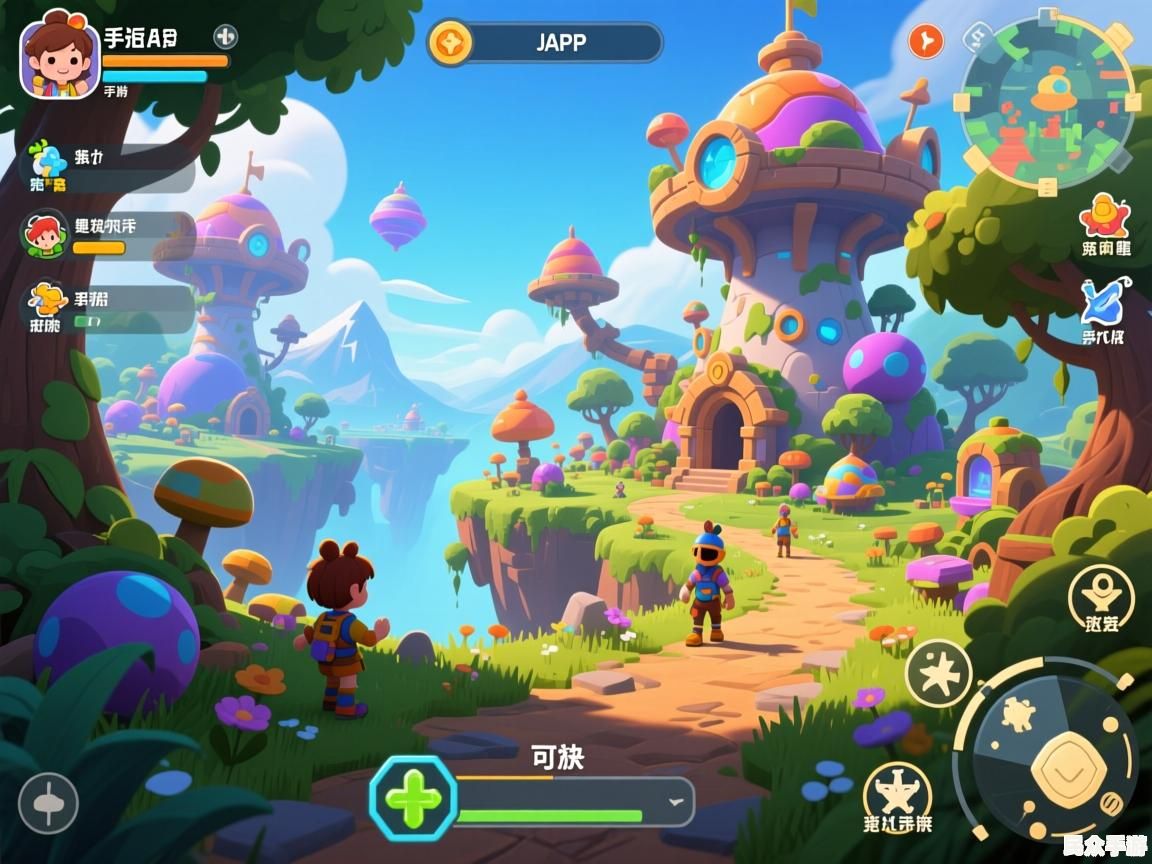Use the star figure skill button with label
The image size is (1152, 864).
(x=897, y=796)
